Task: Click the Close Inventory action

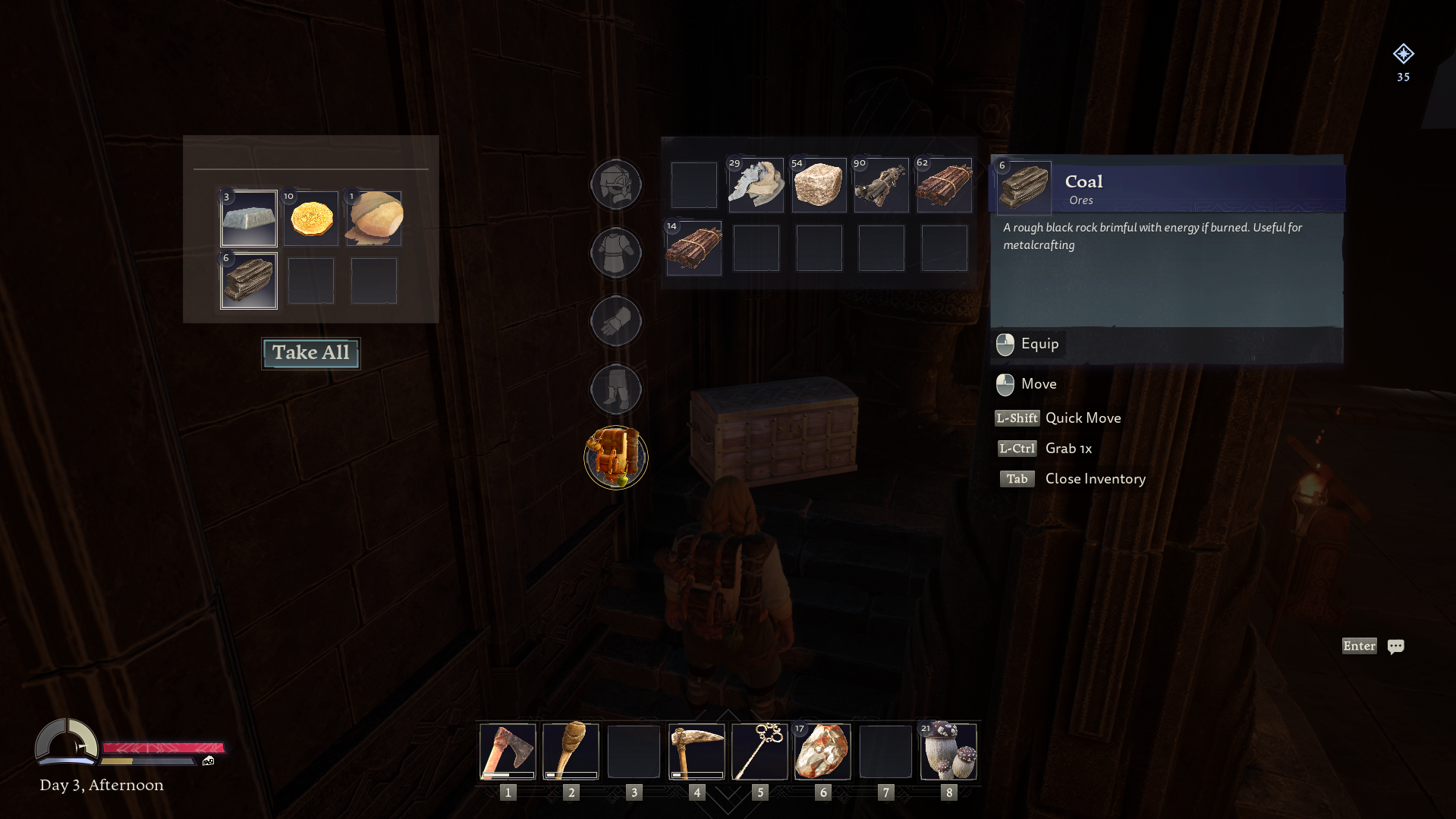Action: click(x=1073, y=478)
